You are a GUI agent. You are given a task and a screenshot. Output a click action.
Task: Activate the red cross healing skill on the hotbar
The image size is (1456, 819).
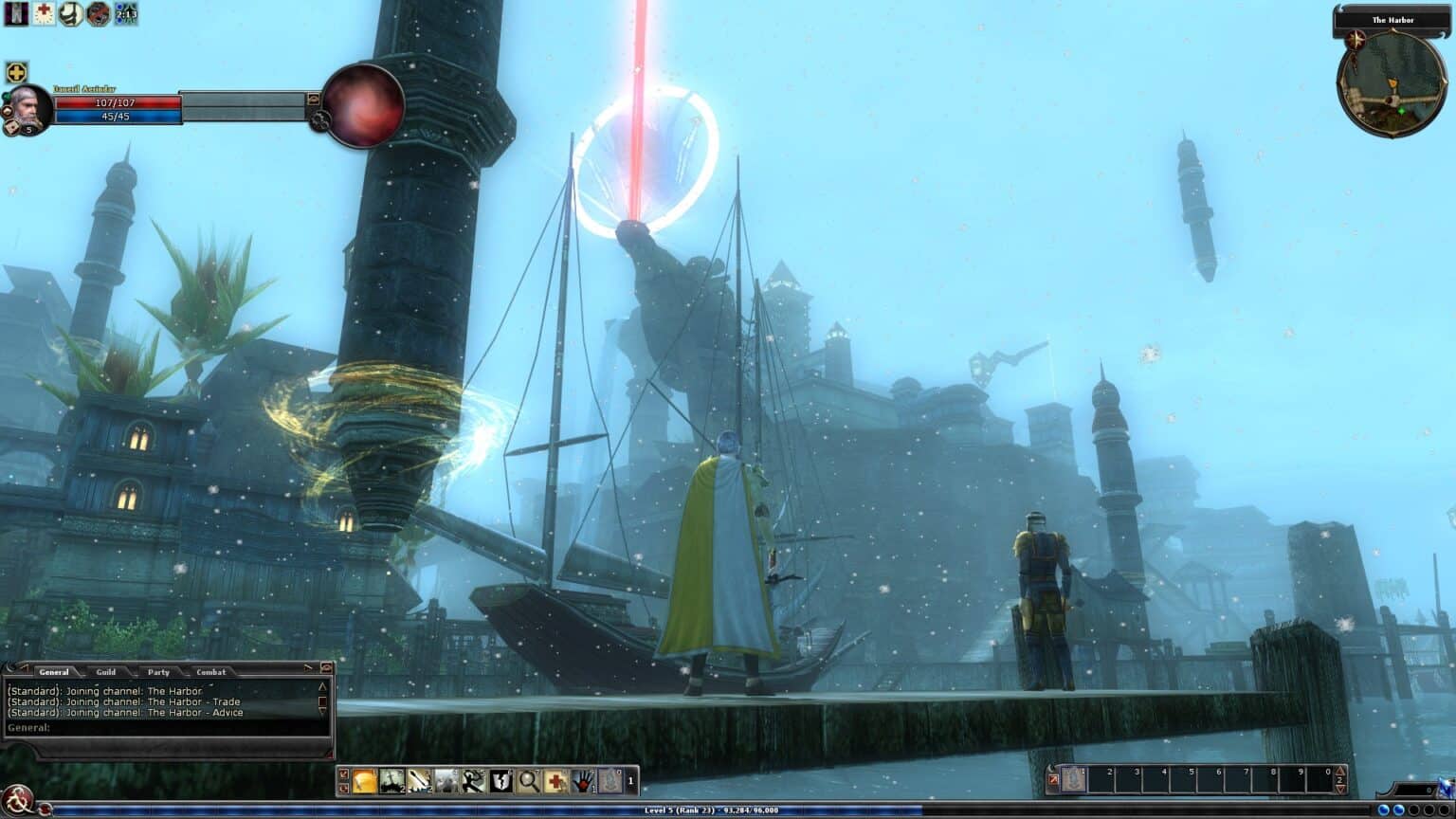click(x=555, y=780)
